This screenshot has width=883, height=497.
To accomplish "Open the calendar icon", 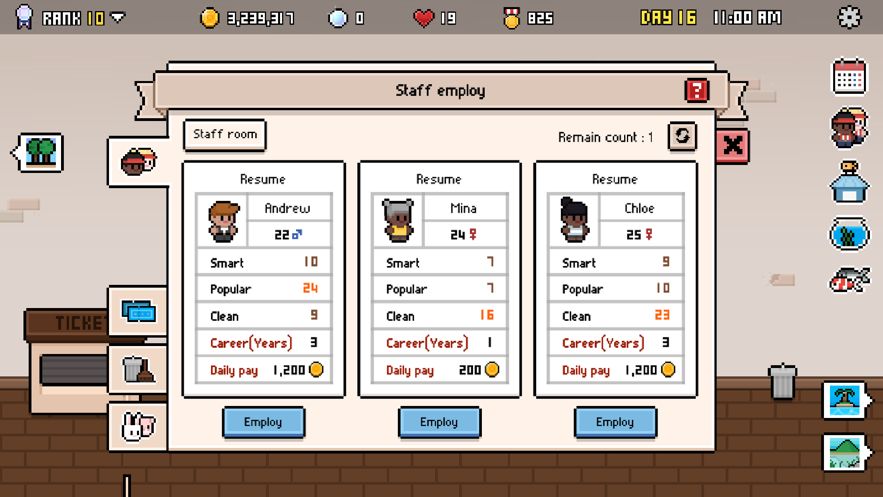I will click(848, 76).
